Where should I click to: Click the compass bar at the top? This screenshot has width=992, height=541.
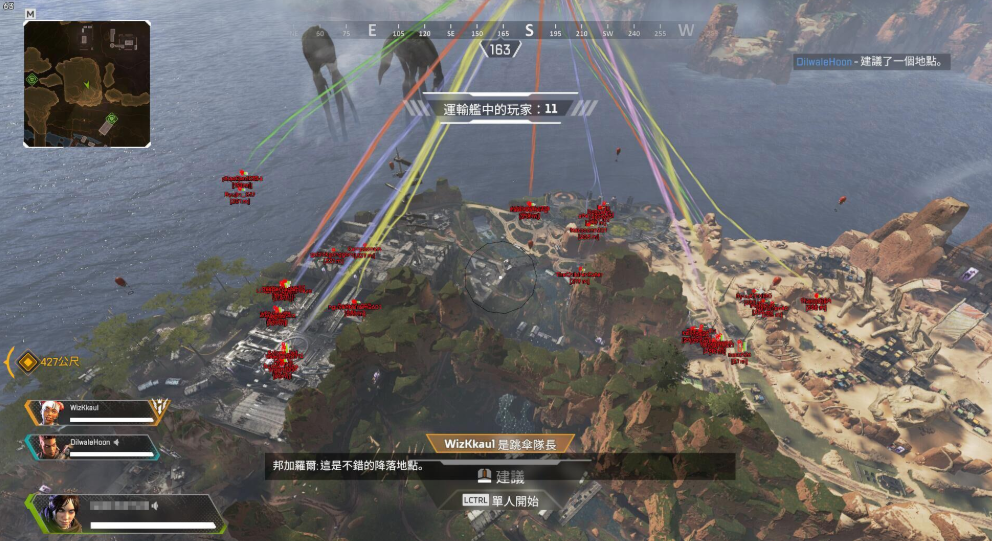[x=500, y=31]
